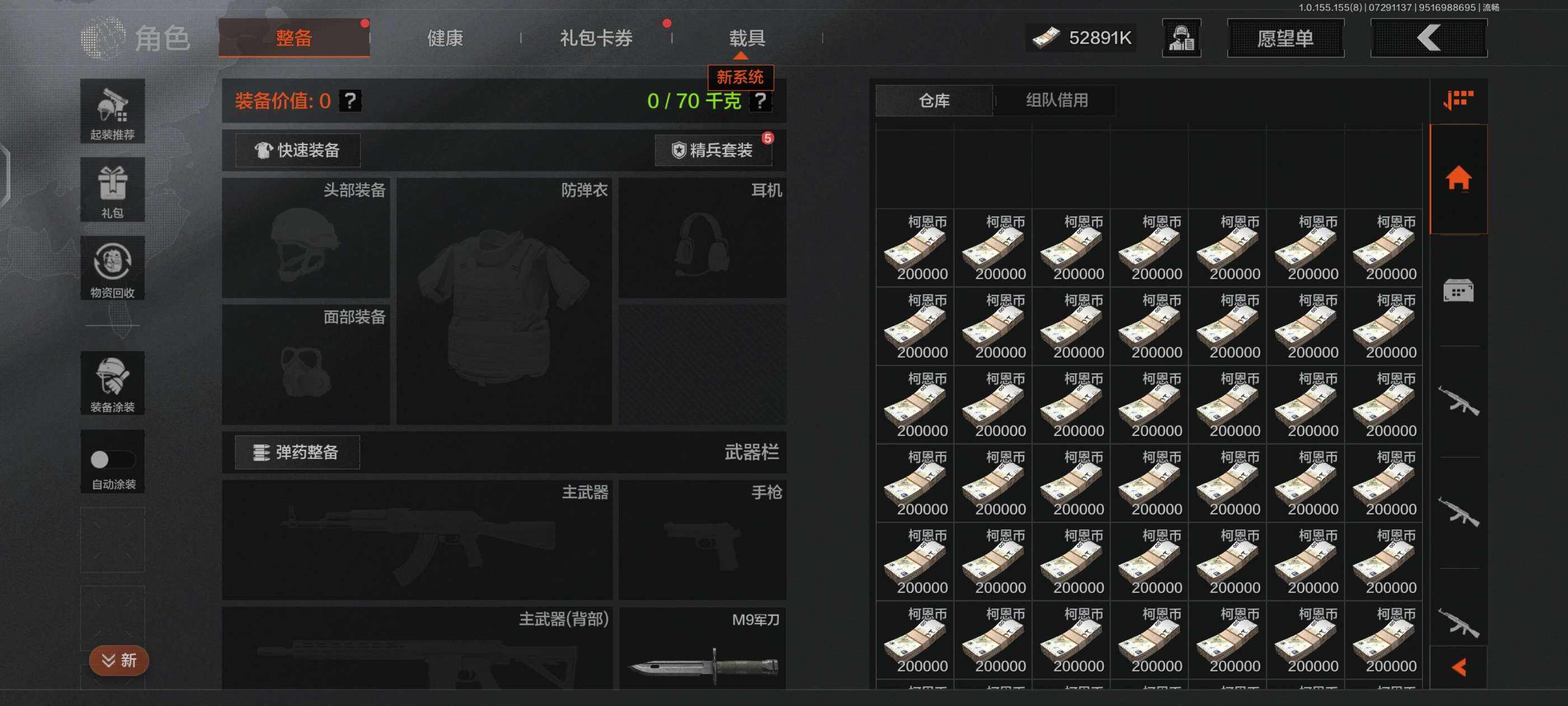This screenshot has height=706, width=1568.
Task: Toggle the 自动涂装 switch
Action: coord(112,460)
